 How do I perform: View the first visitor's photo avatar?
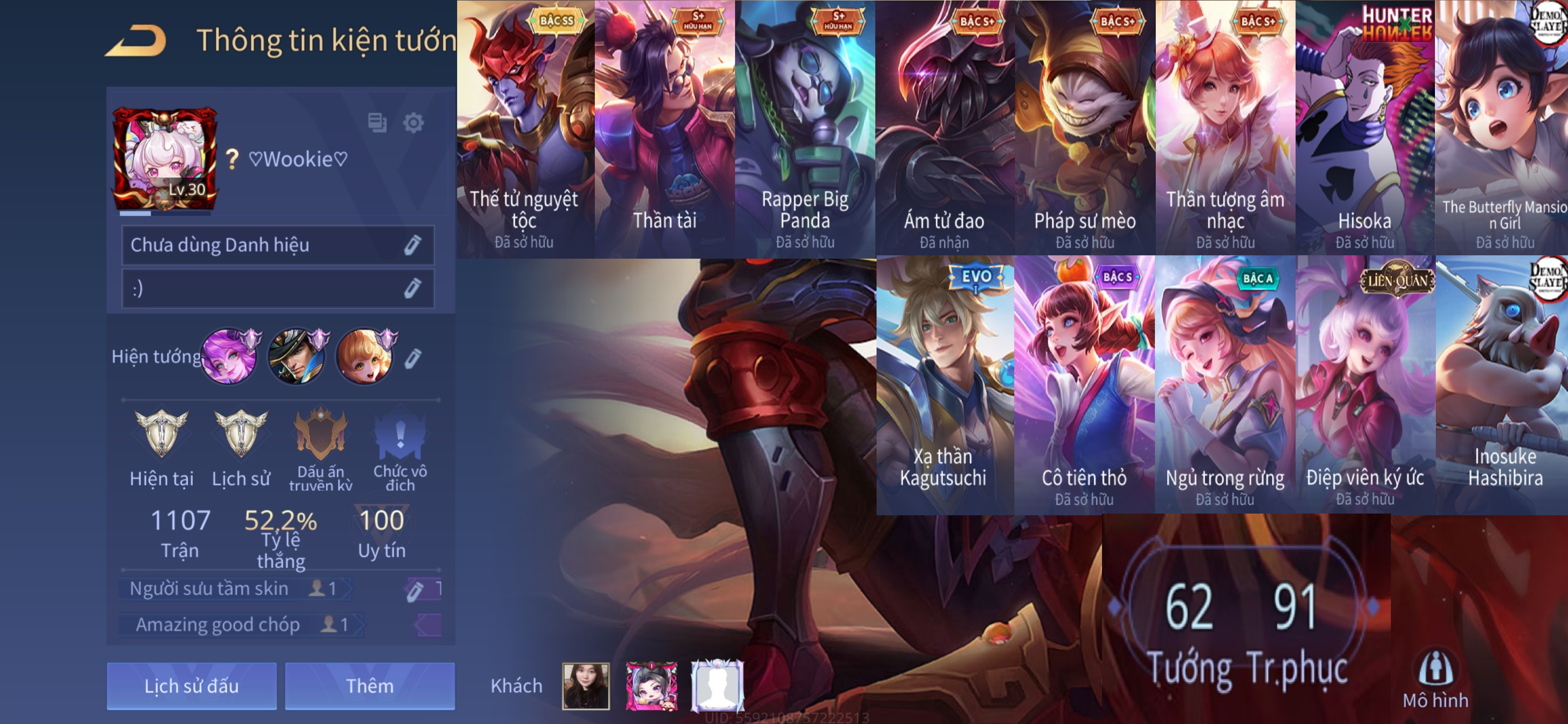click(586, 685)
